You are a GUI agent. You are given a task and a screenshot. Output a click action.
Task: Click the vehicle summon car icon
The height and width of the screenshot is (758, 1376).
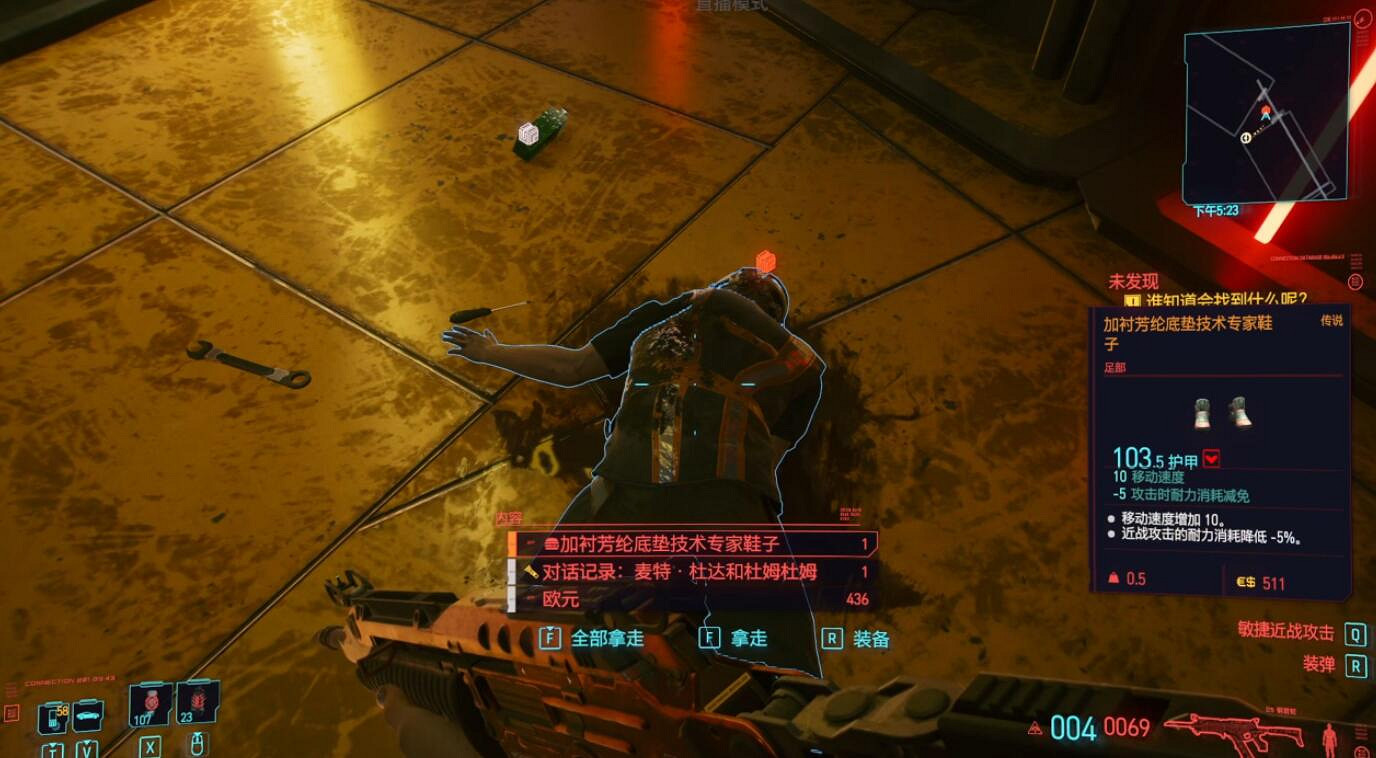(88, 715)
